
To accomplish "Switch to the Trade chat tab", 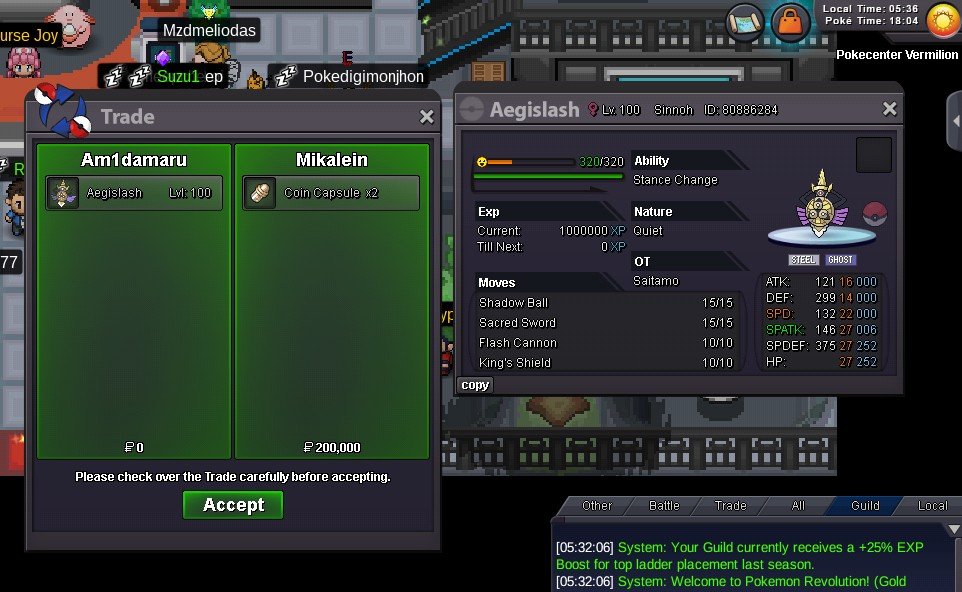I will pos(731,506).
